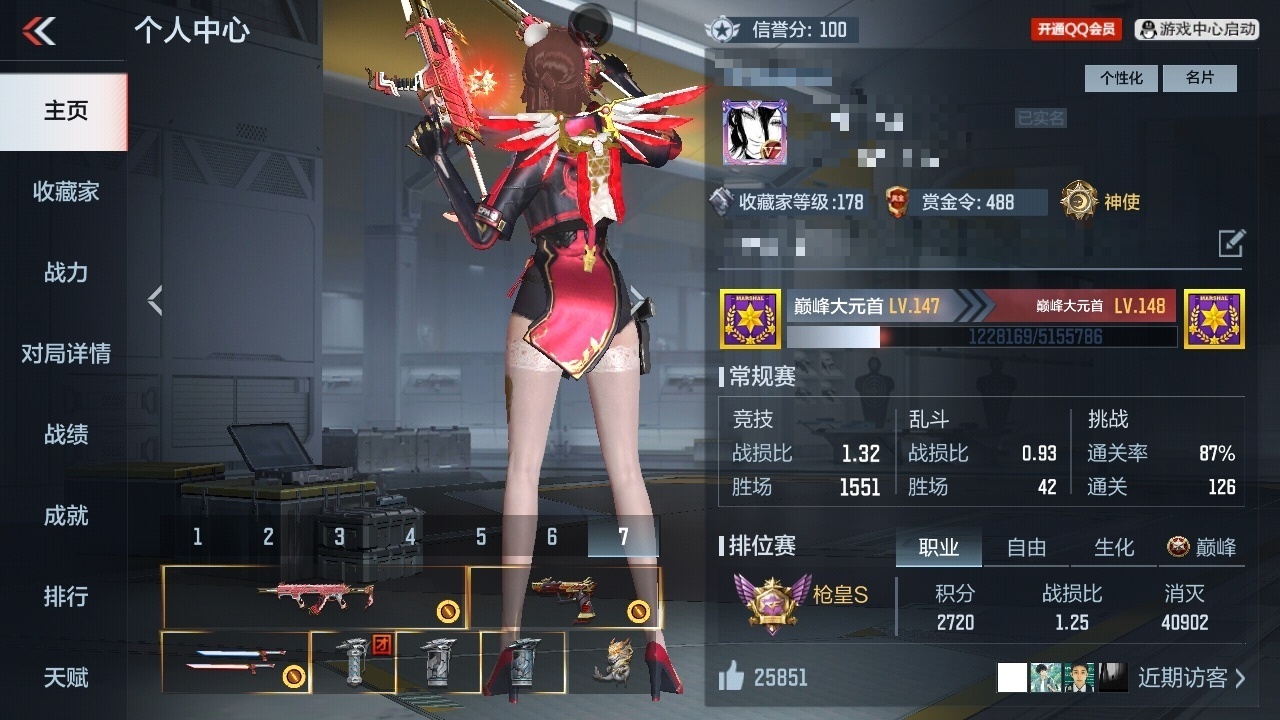Click the 个性化 personalization button
The width and height of the screenshot is (1280, 720).
point(1121,78)
